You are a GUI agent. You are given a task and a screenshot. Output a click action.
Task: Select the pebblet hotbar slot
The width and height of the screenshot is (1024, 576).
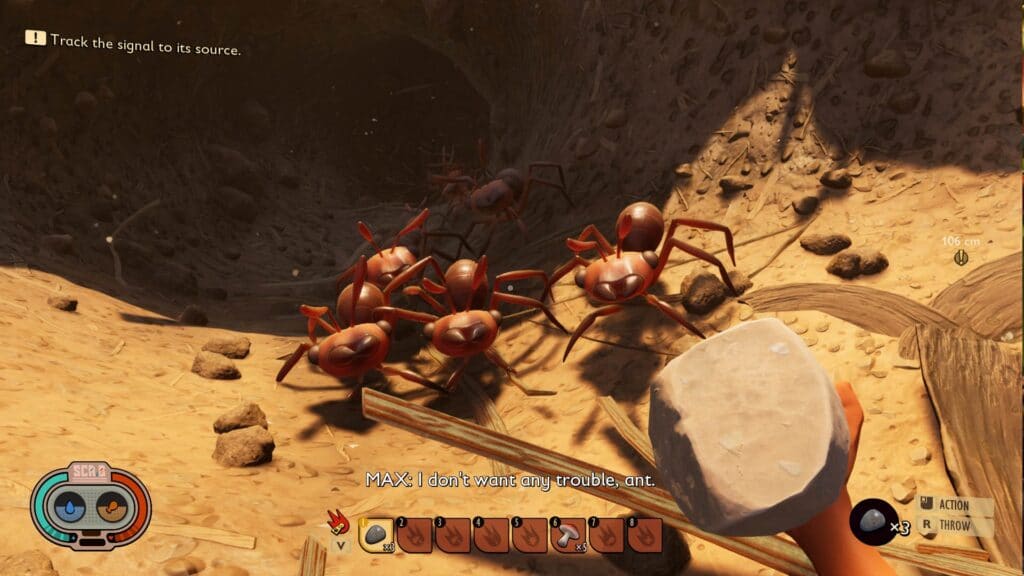377,535
